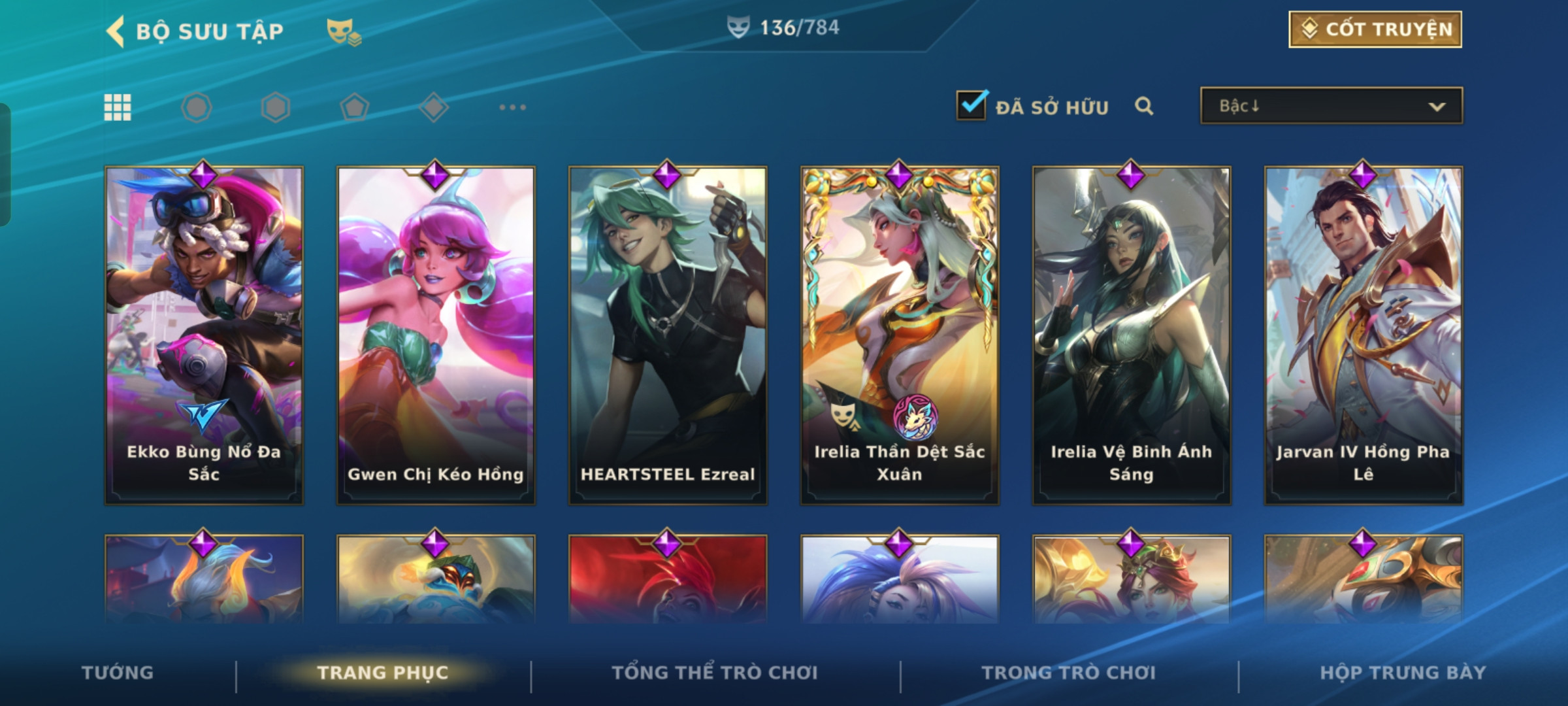Open the Bậc sort dropdown
1568x706 pixels.
point(1331,106)
